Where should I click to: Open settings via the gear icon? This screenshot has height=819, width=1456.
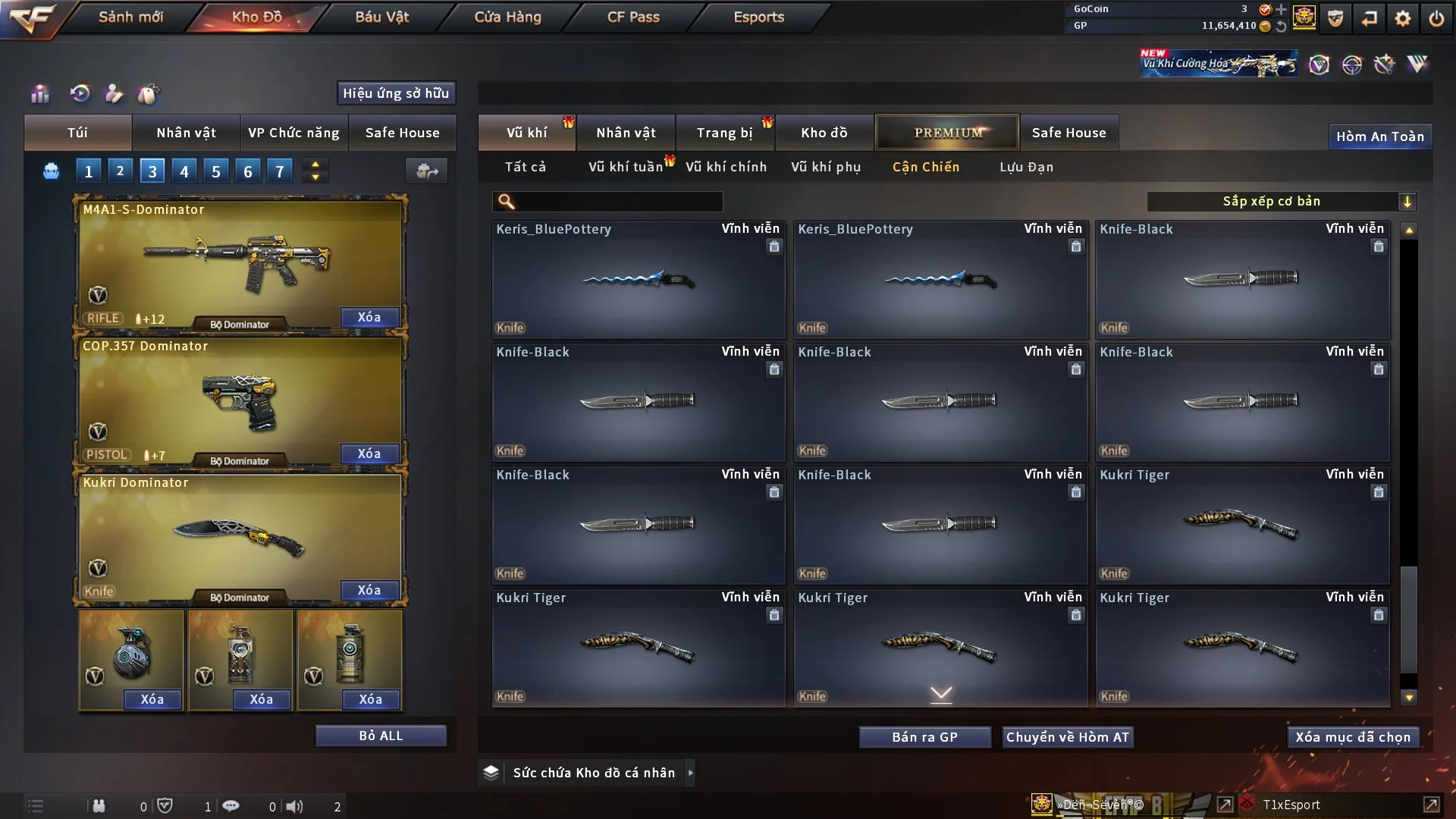pyautogui.click(x=1403, y=18)
